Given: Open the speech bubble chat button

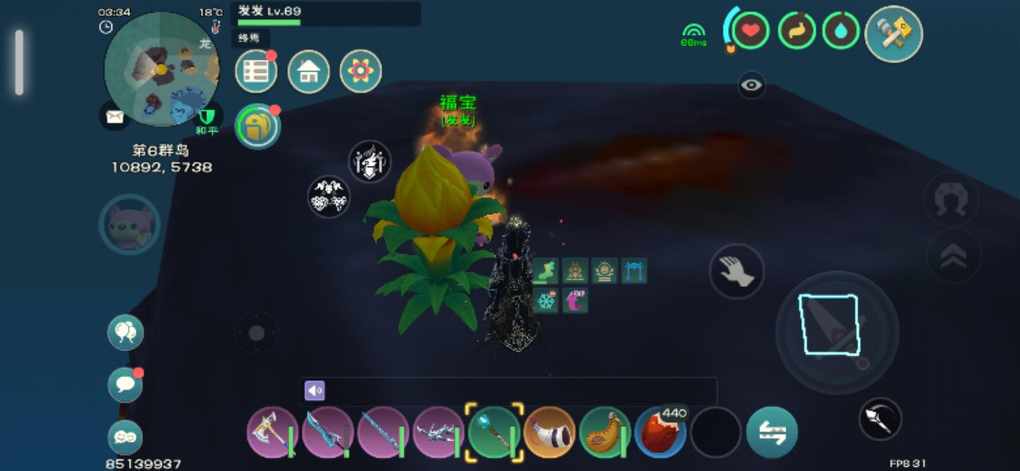Looking at the screenshot, I should 125,384.
